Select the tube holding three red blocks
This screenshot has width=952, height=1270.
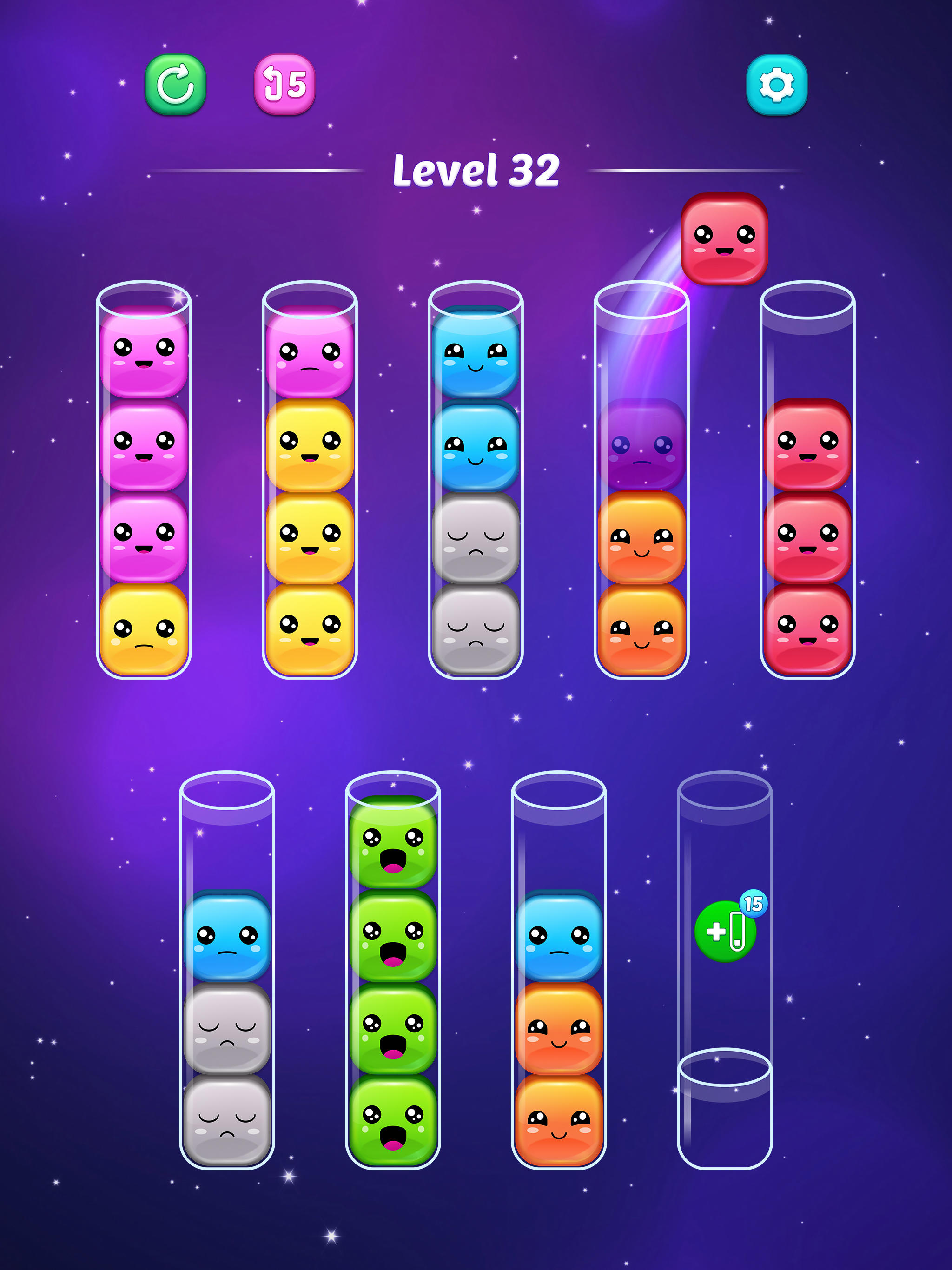pos(808,534)
